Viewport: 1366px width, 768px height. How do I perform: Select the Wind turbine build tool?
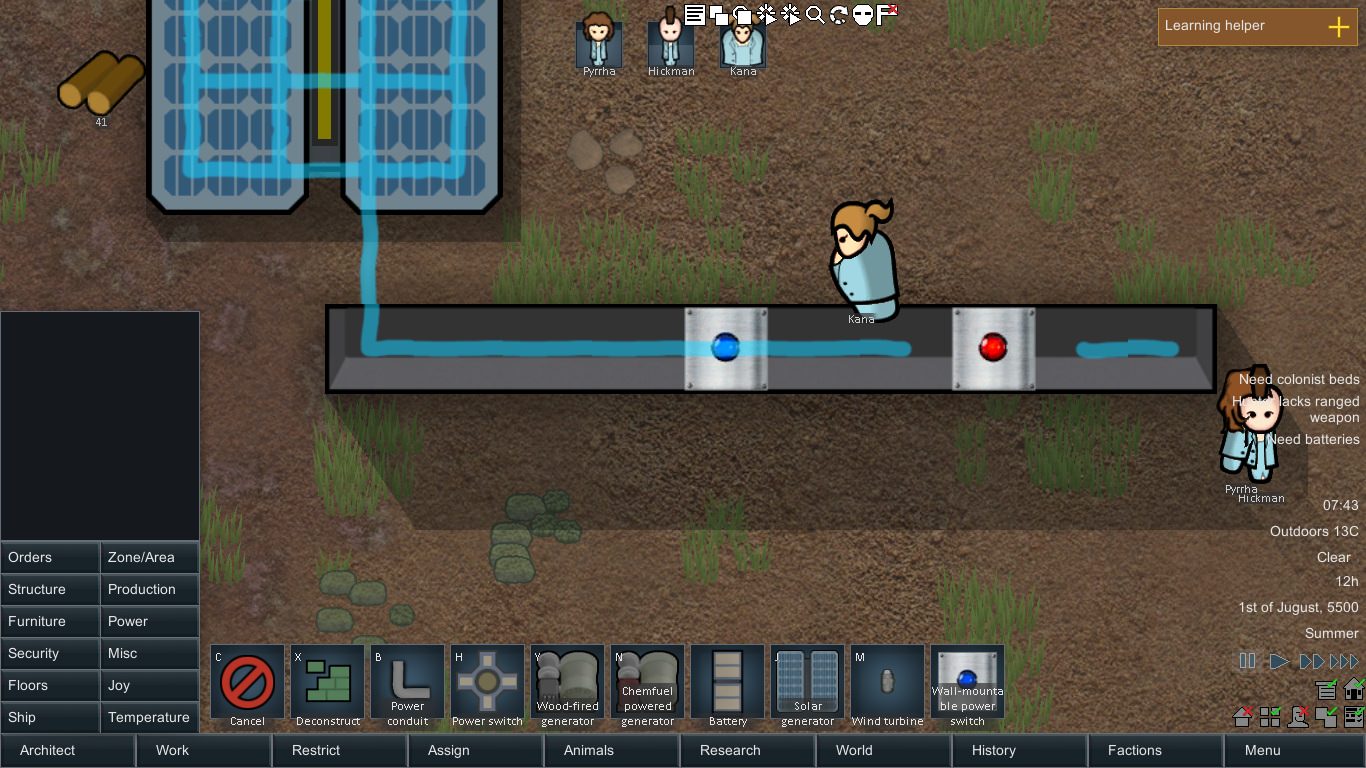[887, 684]
